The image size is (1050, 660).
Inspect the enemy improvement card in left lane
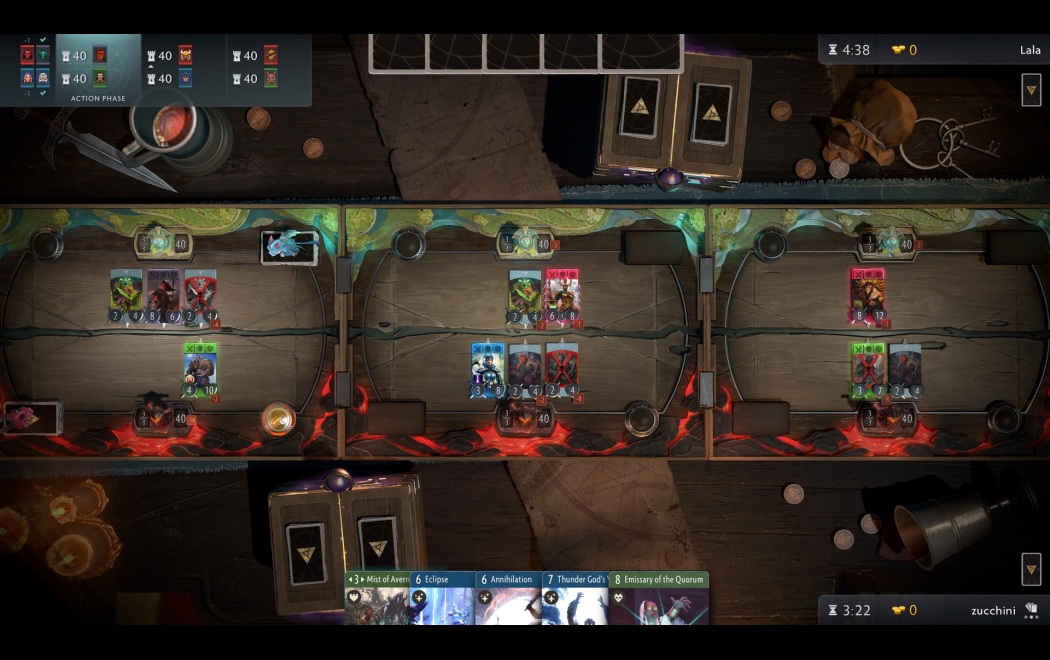pos(289,246)
